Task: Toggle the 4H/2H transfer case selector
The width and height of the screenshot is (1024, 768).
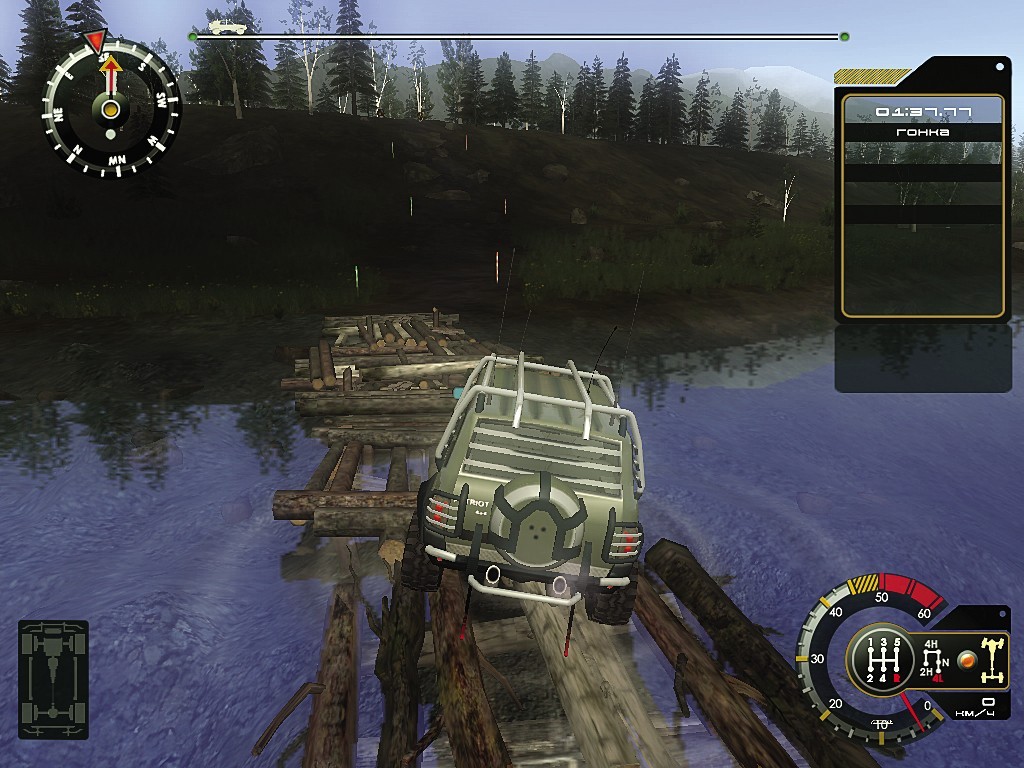Action: click(x=935, y=659)
